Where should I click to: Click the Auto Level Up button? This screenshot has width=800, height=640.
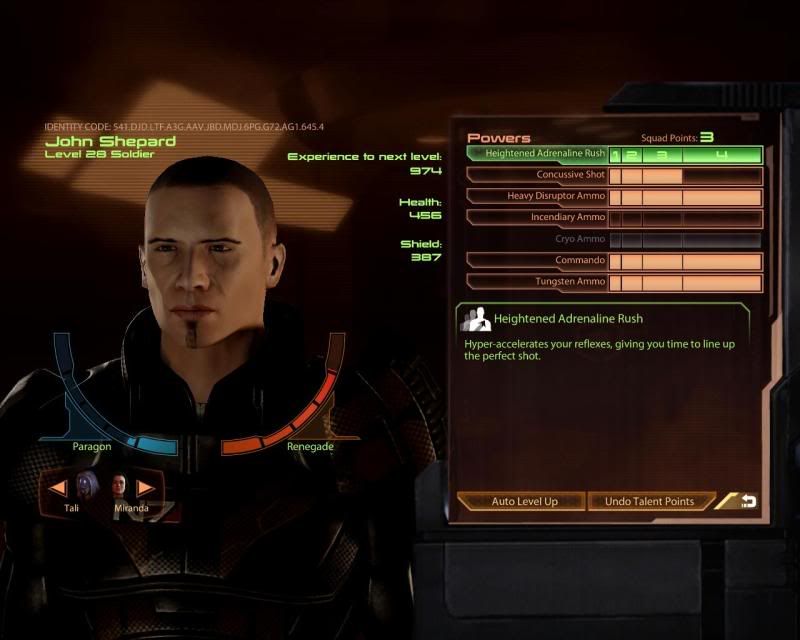coord(524,501)
